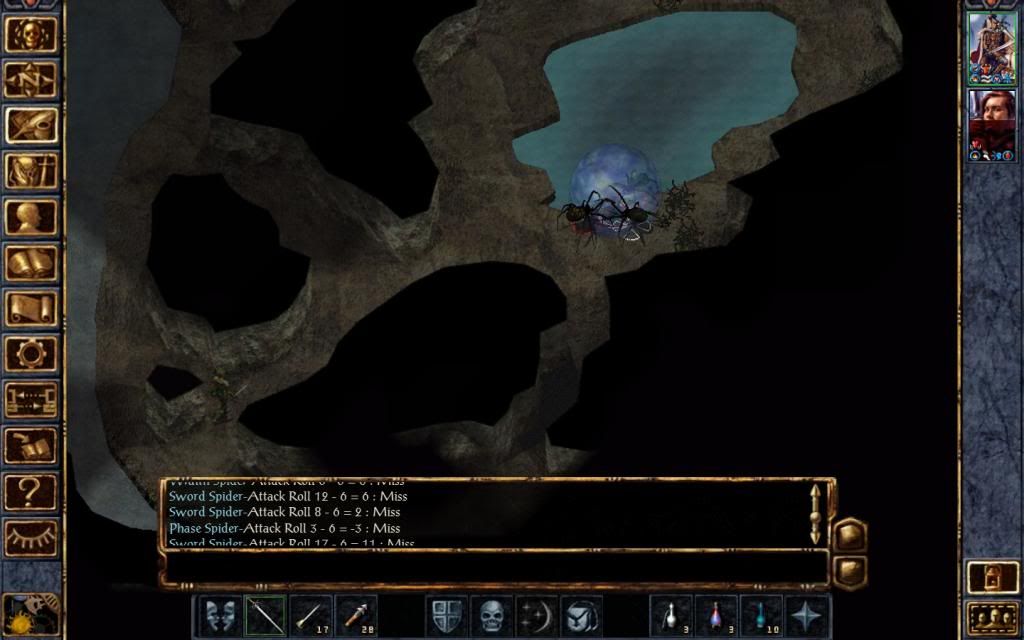Open the character record (bust icon)
The height and width of the screenshot is (640, 1024).
tap(30, 216)
